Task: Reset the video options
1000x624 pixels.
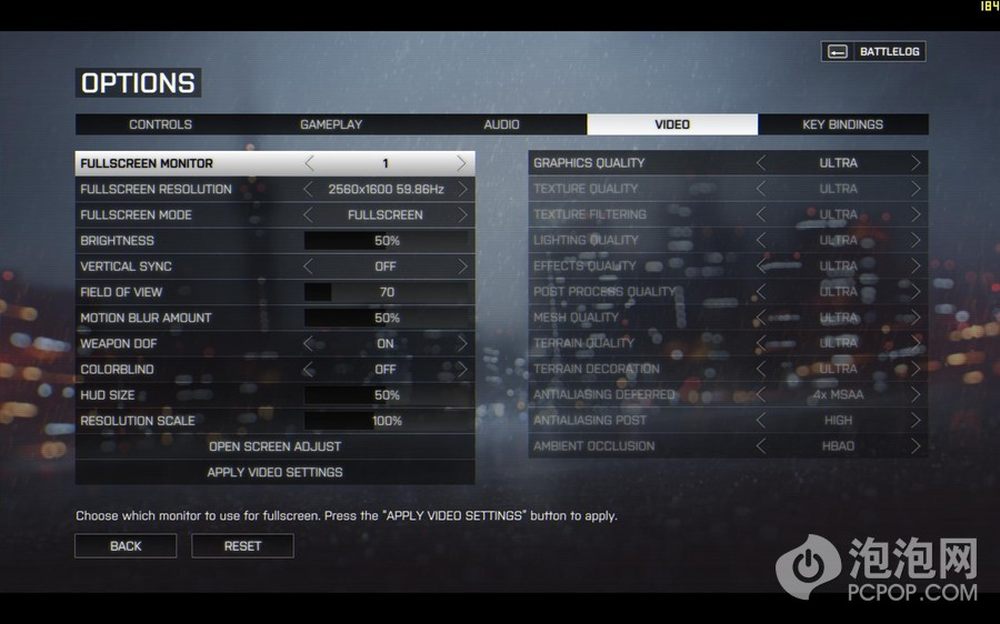Action: tap(243, 546)
